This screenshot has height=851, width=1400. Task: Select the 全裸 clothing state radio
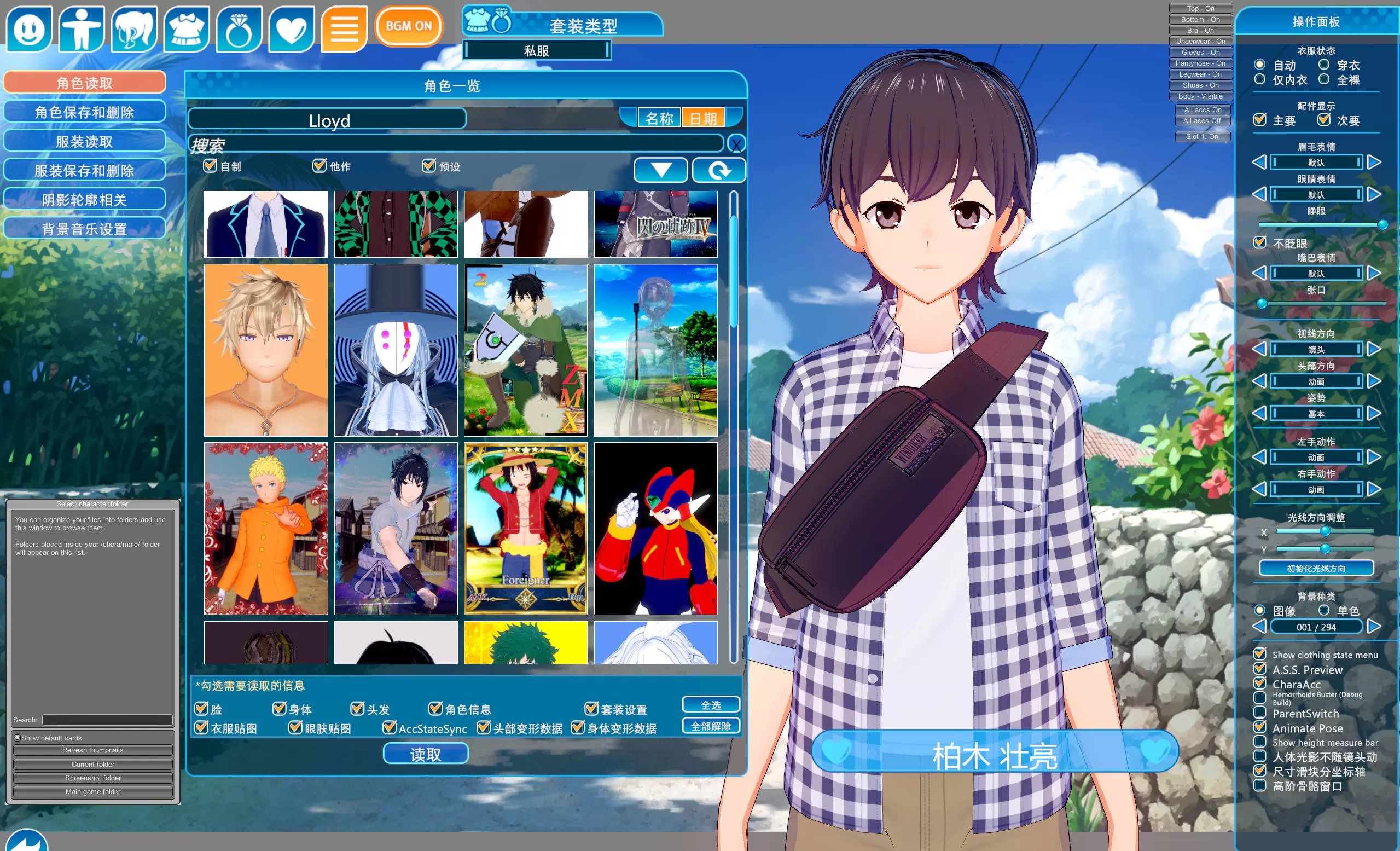coord(1324,79)
